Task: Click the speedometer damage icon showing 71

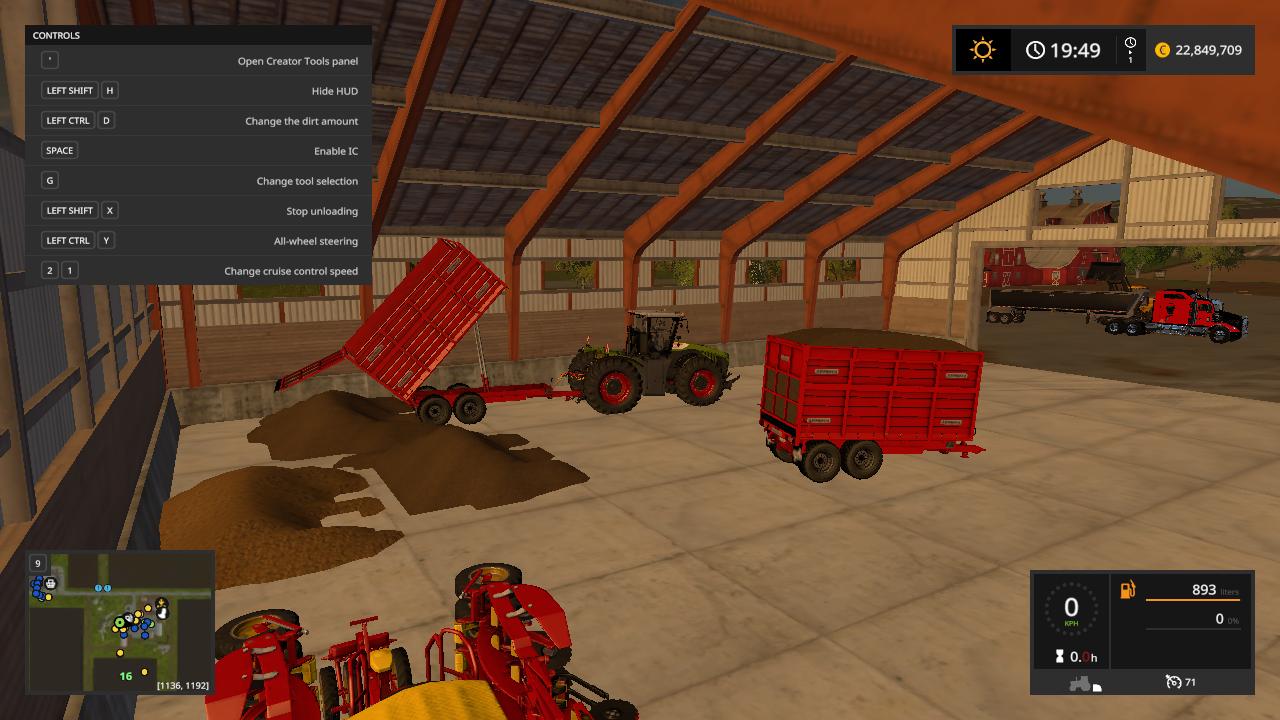Action: [1174, 682]
